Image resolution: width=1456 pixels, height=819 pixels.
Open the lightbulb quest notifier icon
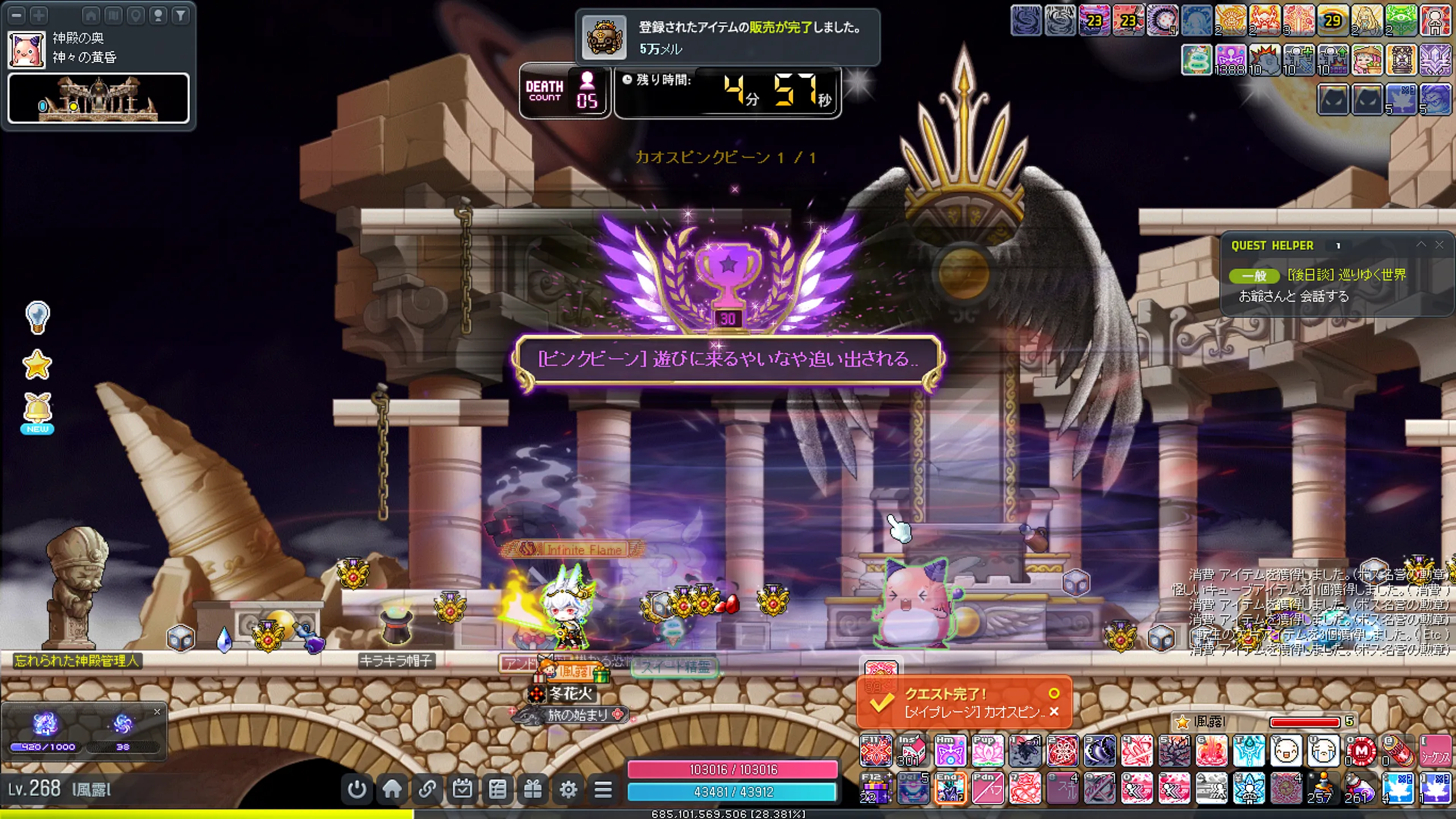point(38,317)
